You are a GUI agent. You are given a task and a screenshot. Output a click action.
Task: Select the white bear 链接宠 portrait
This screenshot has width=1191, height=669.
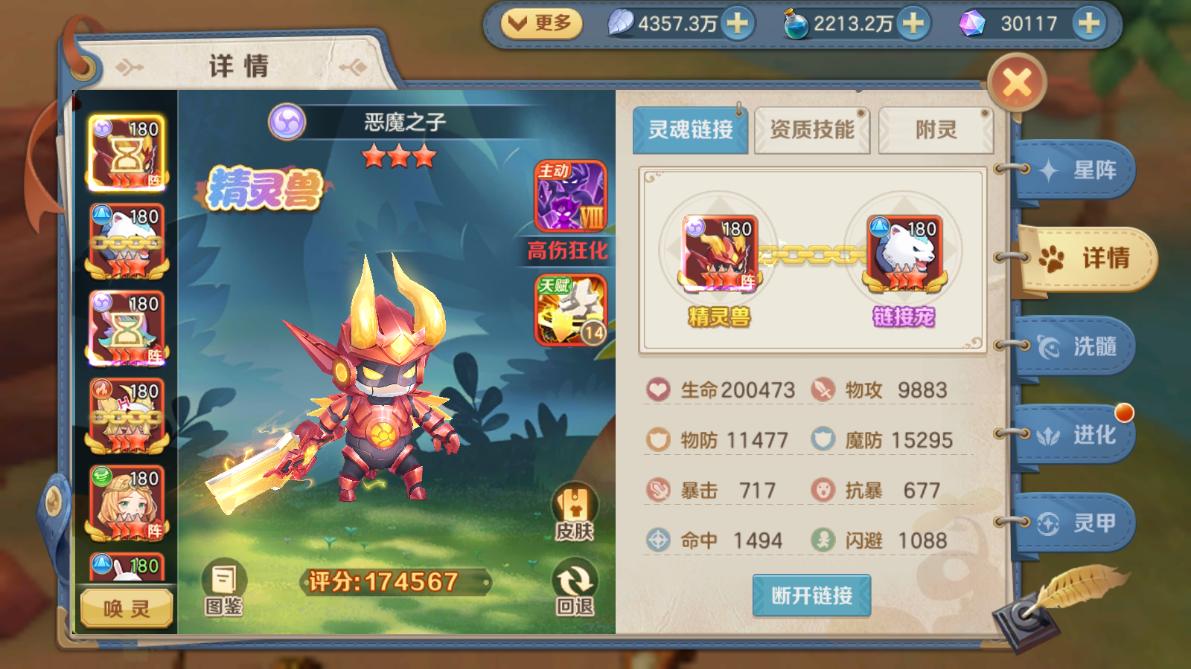click(x=902, y=252)
